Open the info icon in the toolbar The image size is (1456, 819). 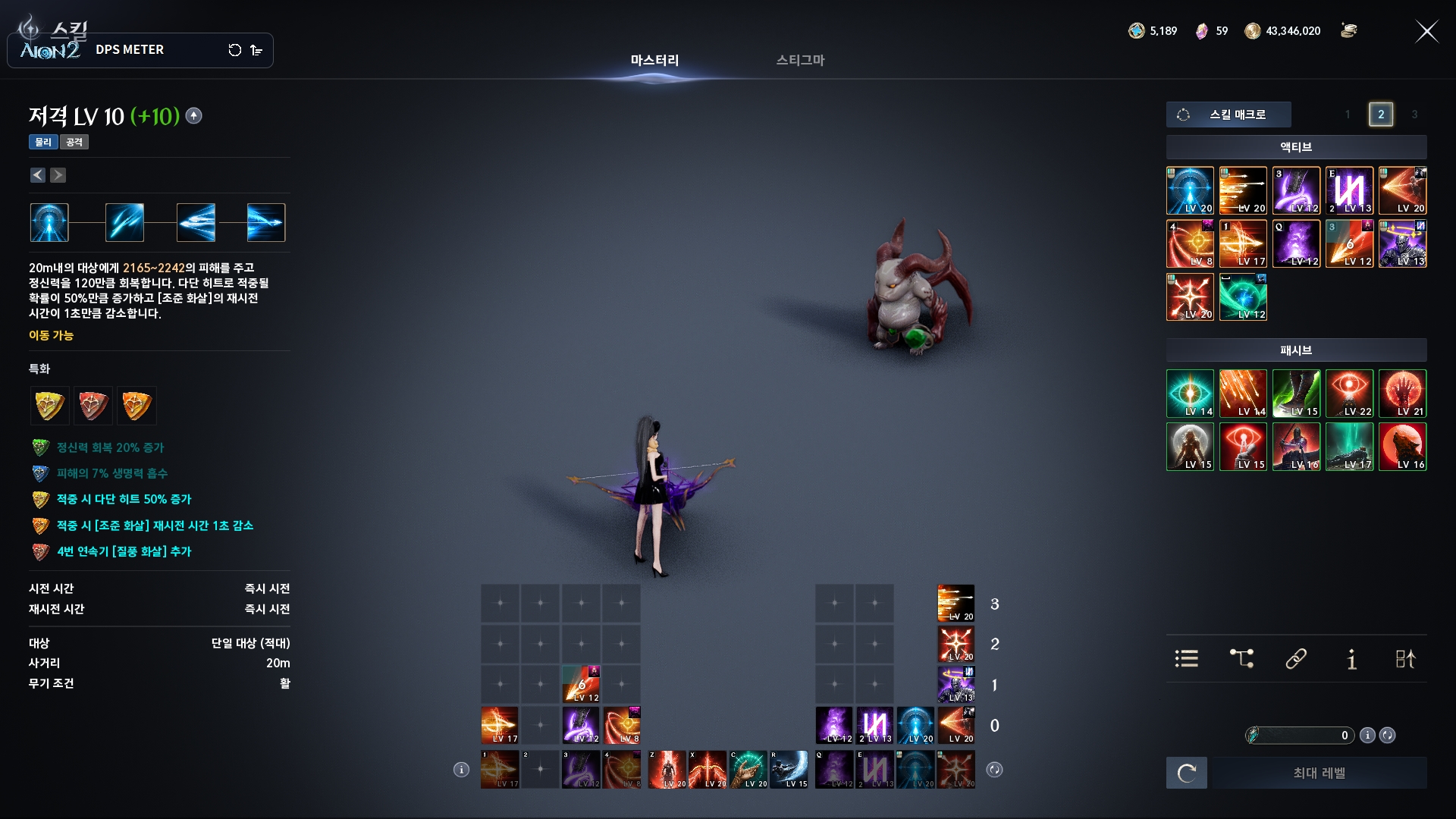[x=1351, y=659]
